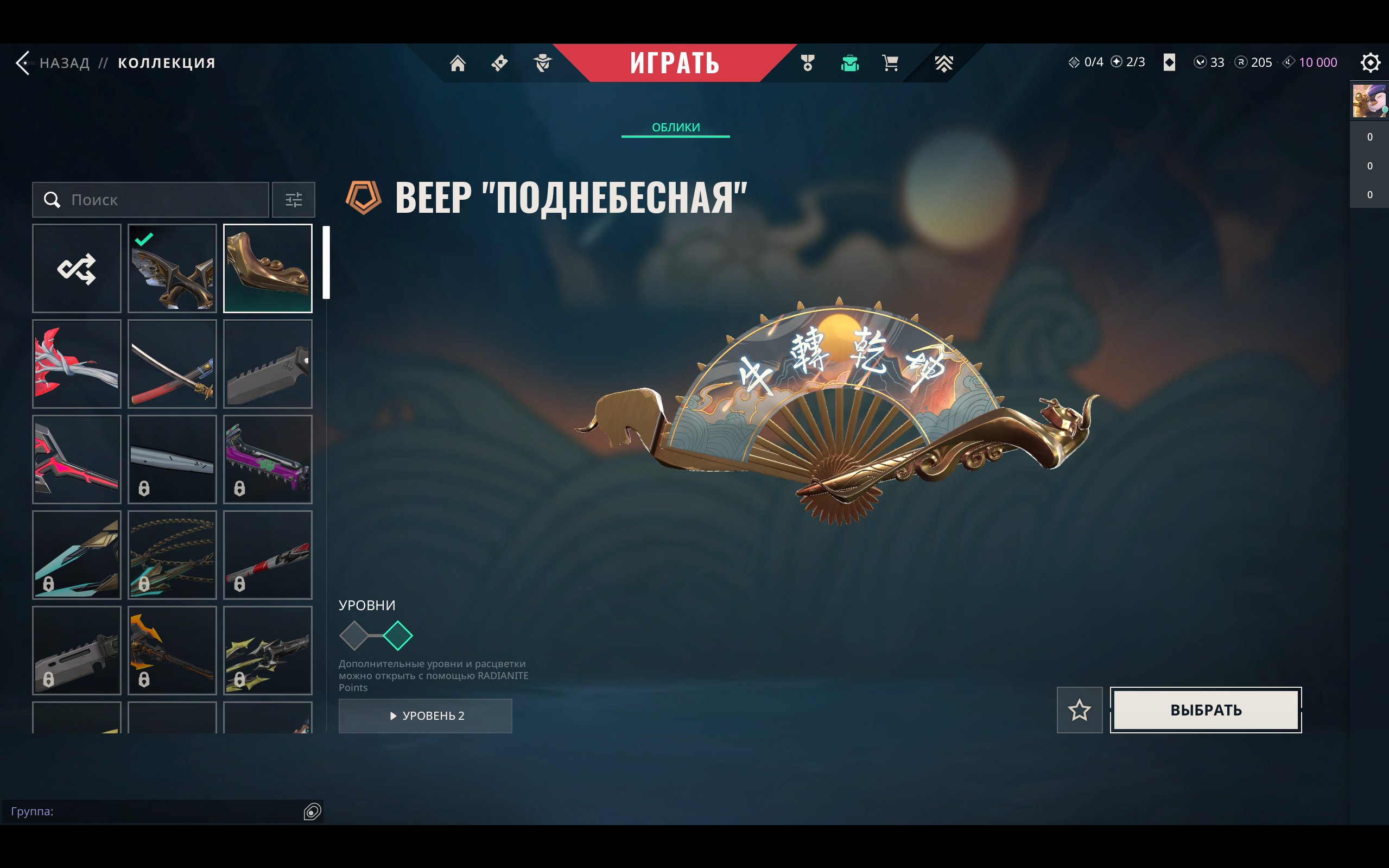The width and height of the screenshot is (1389, 868).
Task: Open the shopping cart store
Action: [890, 62]
